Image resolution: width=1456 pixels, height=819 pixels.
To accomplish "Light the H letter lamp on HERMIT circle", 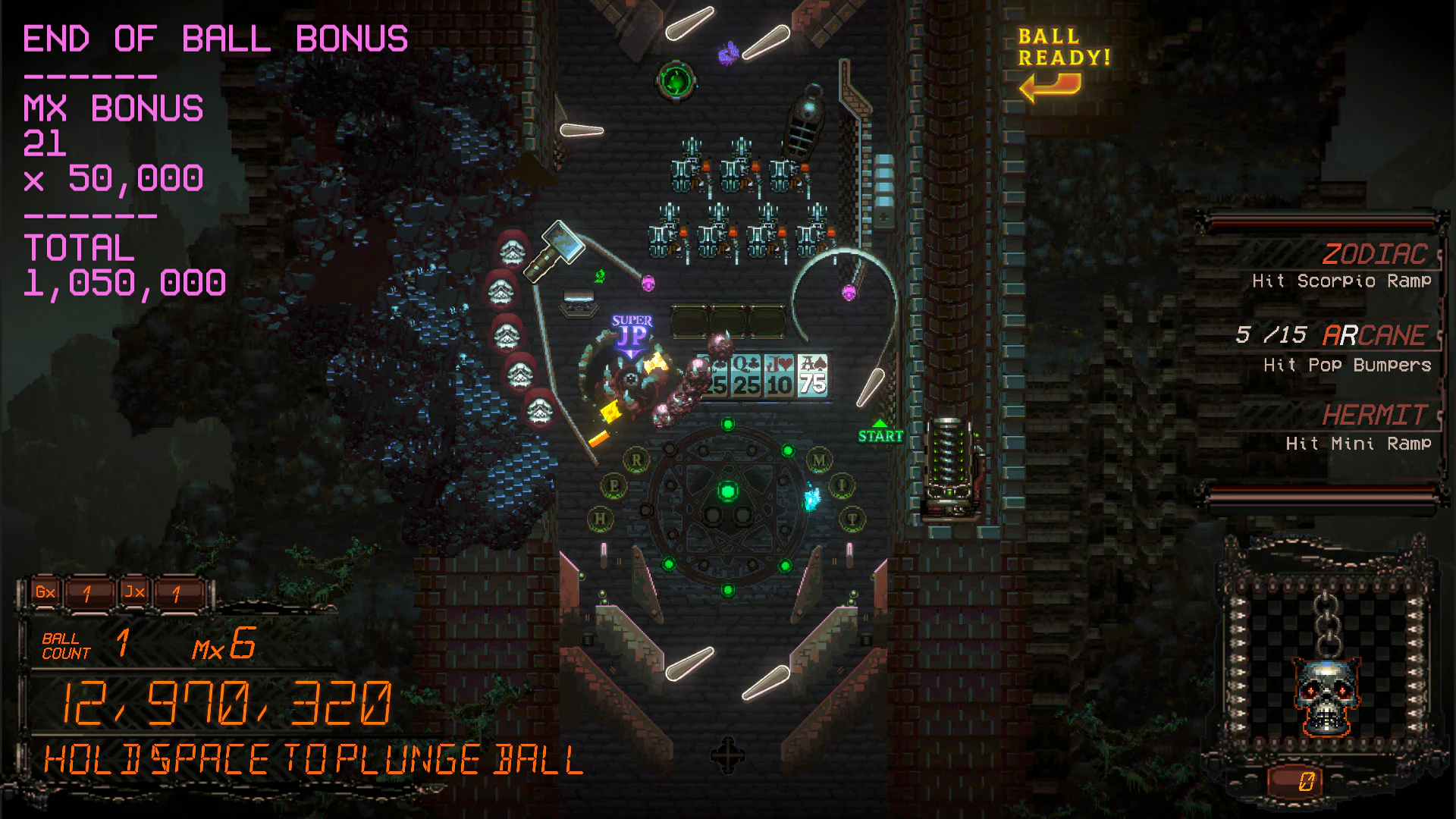I will click(x=601, y=516).
